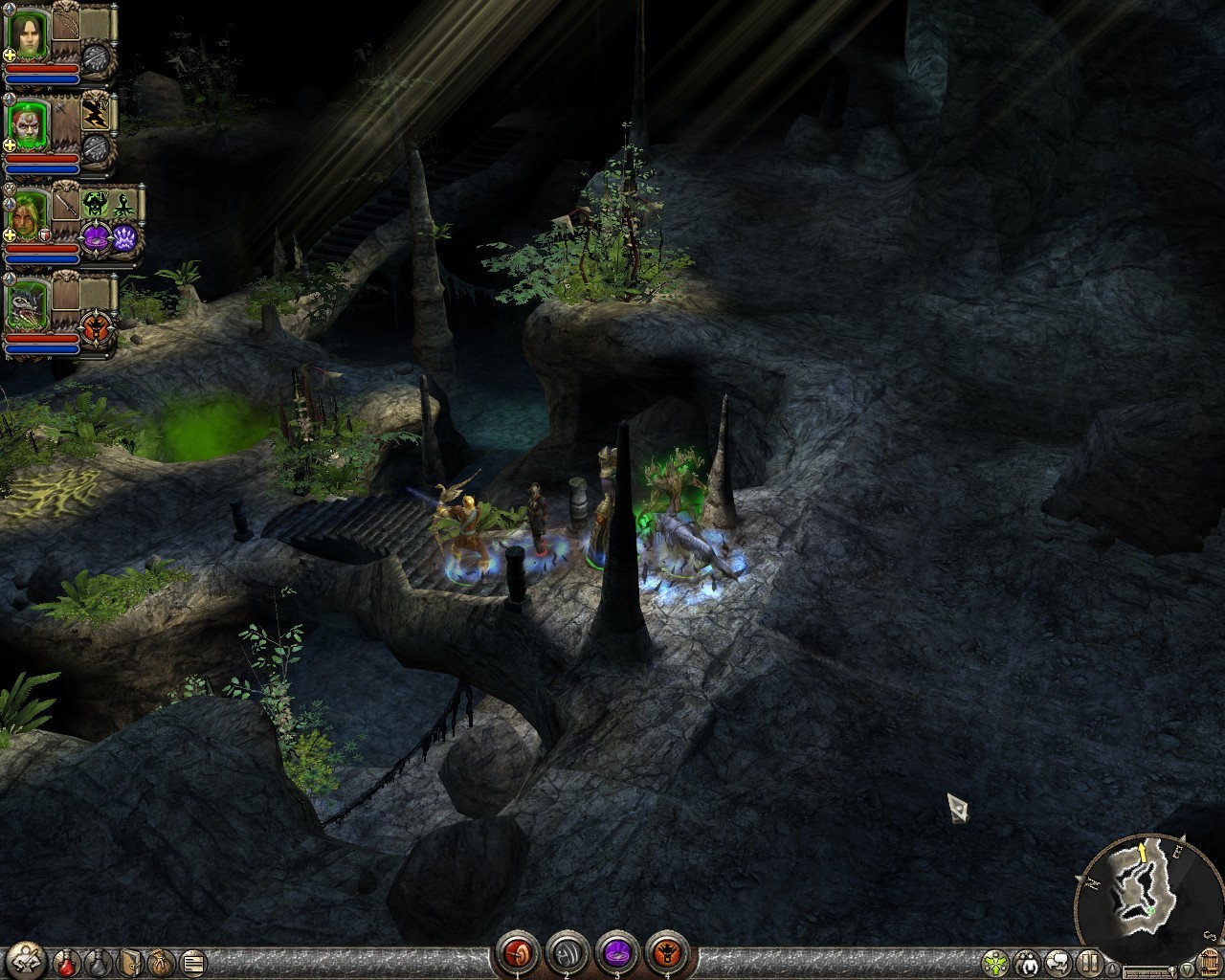1225x980 pixels.
Task: Trigger the purple hotkey power numbered 3
Action: [616, 953]
